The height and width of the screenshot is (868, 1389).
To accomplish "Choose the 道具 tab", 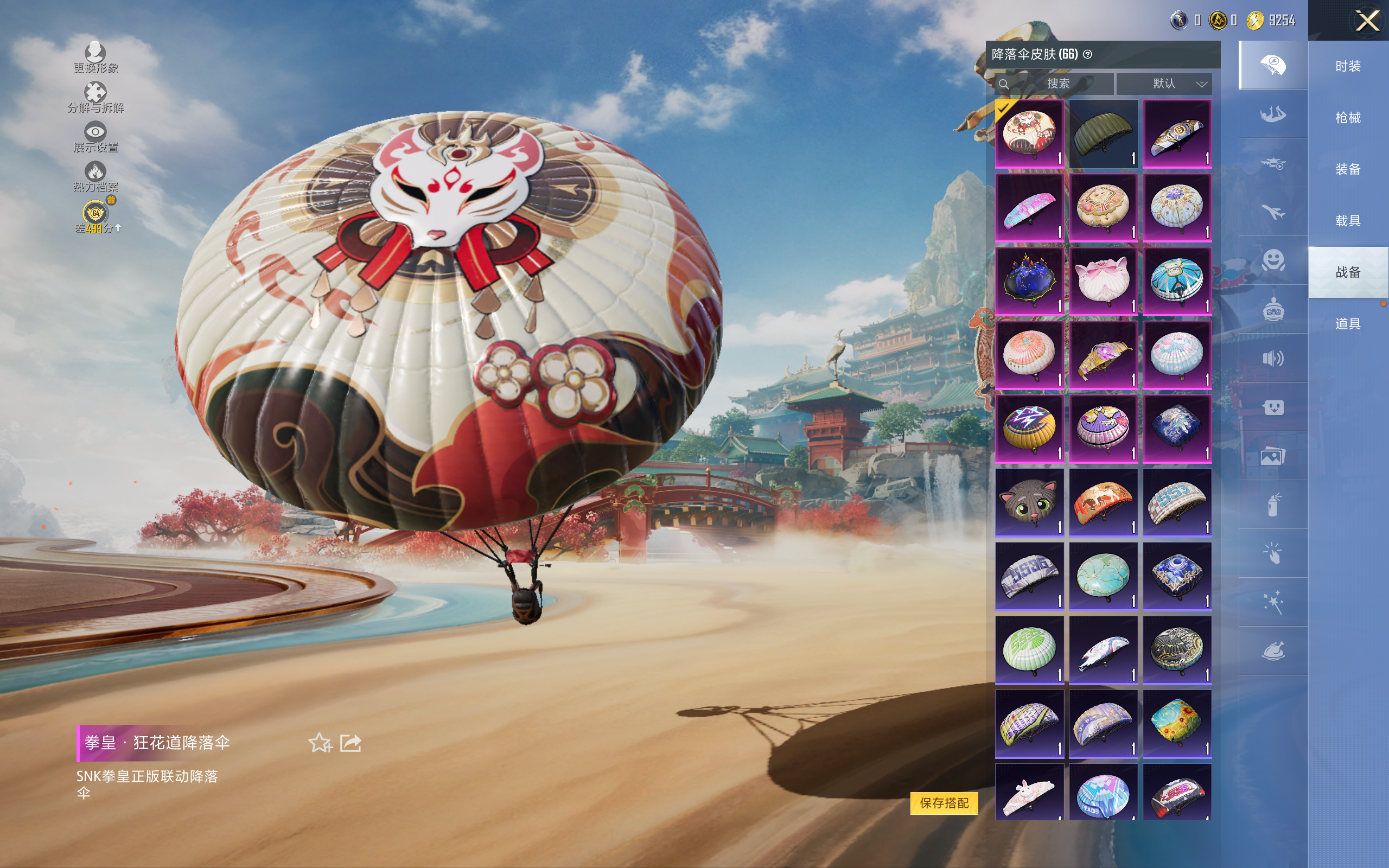I will click(x=1348, y=324).
